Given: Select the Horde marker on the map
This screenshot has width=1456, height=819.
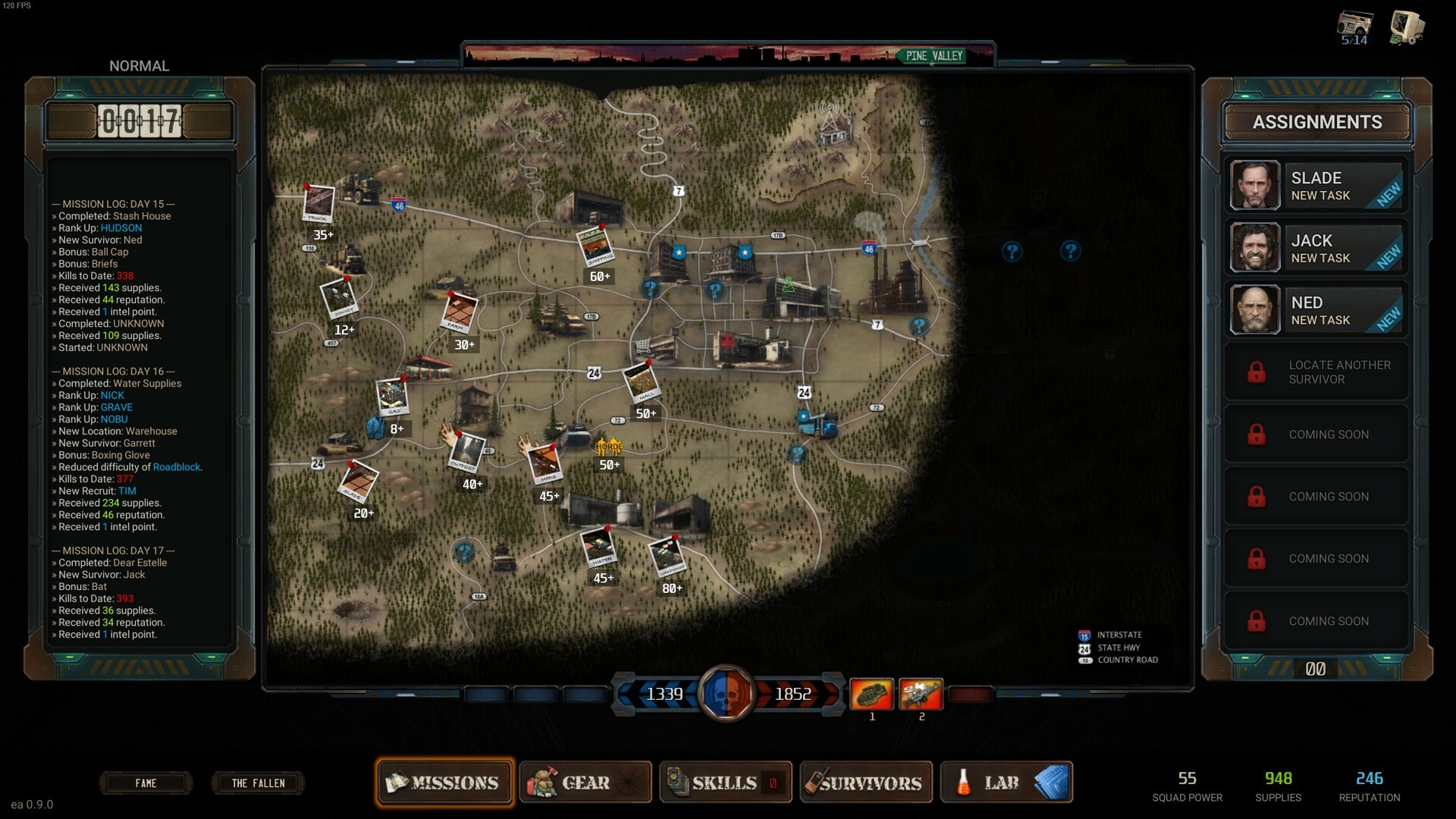Looking at the screenshot, I should pos(609,447).
